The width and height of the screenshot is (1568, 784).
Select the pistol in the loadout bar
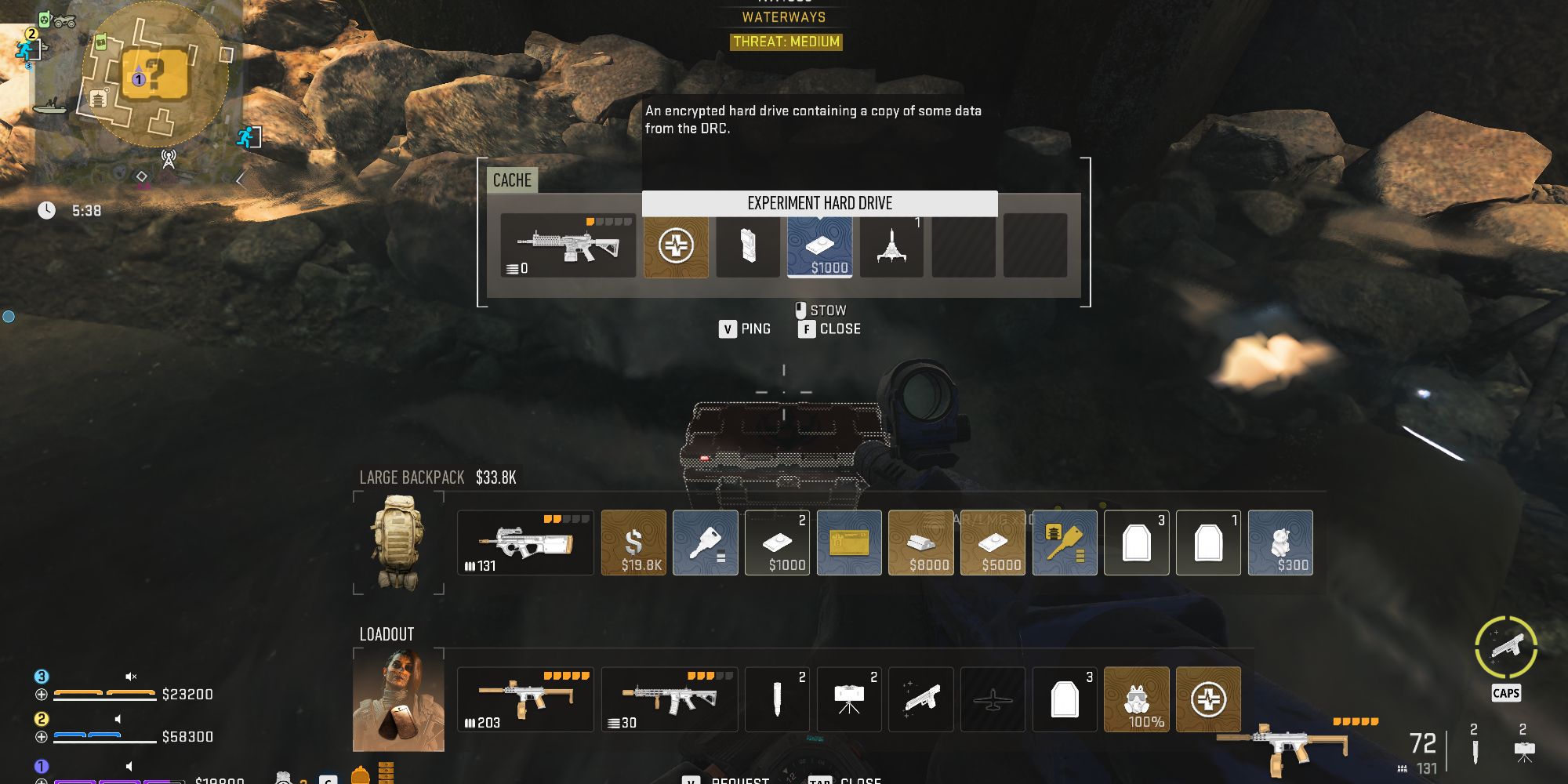(921, 699)
